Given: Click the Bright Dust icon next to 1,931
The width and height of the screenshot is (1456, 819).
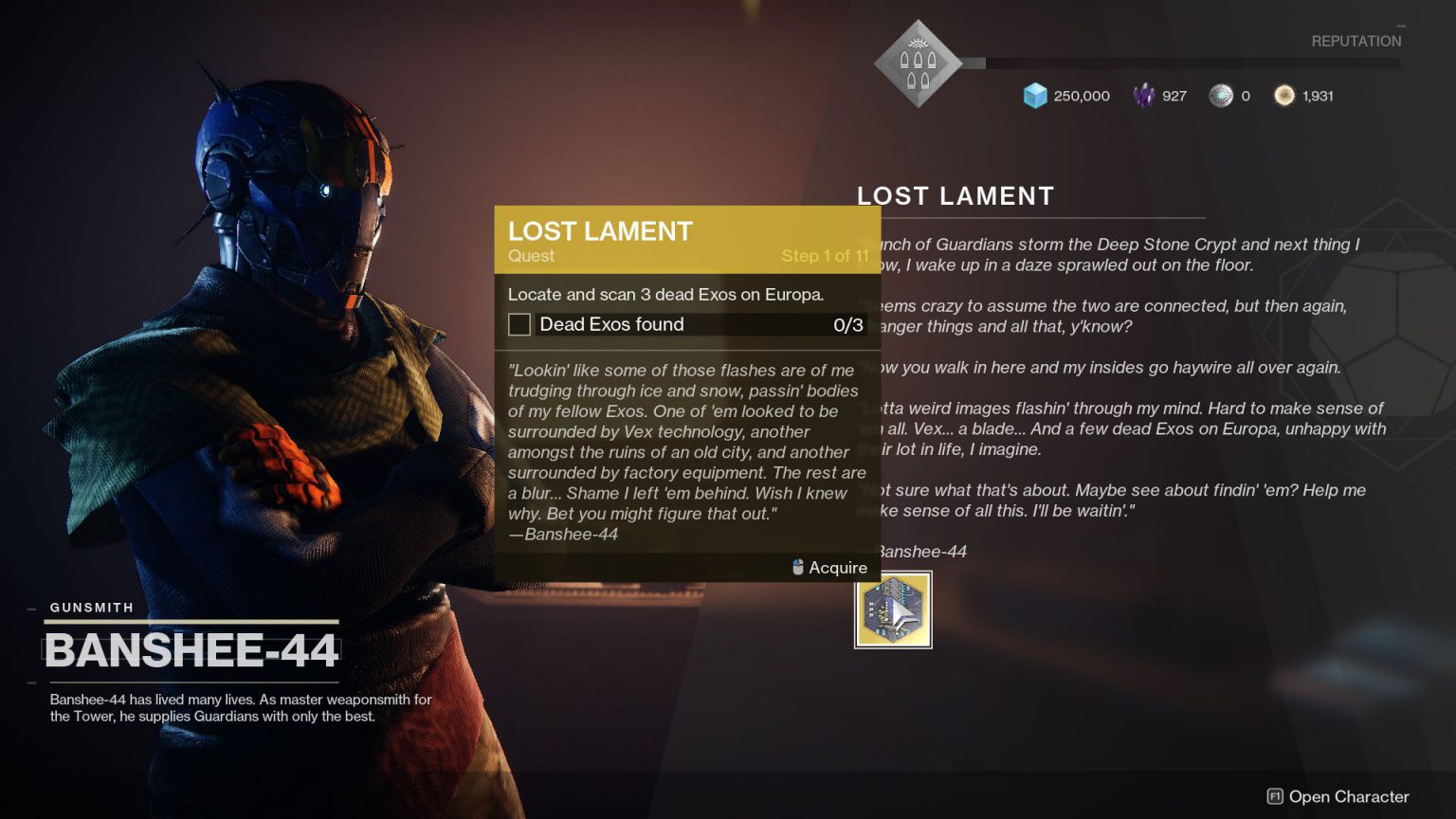Looking at the screenshot, I should (x=1285, y=96).
